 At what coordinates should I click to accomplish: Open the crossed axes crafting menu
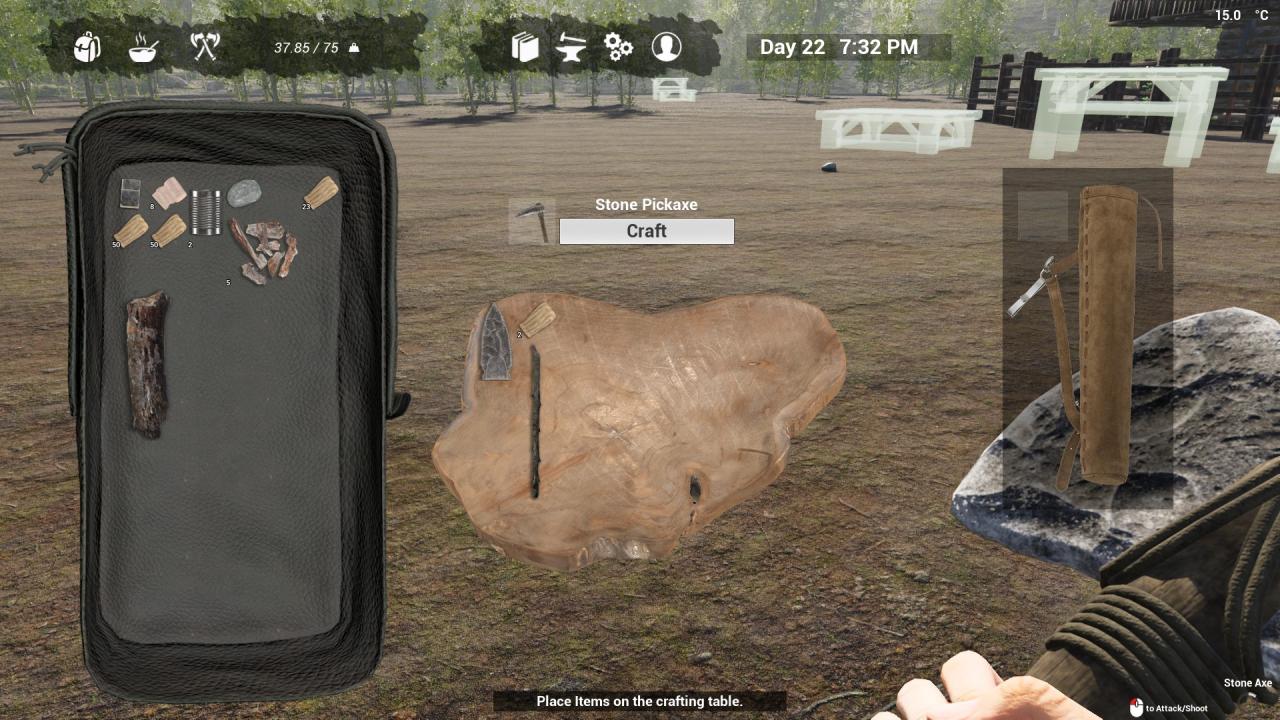204,46
